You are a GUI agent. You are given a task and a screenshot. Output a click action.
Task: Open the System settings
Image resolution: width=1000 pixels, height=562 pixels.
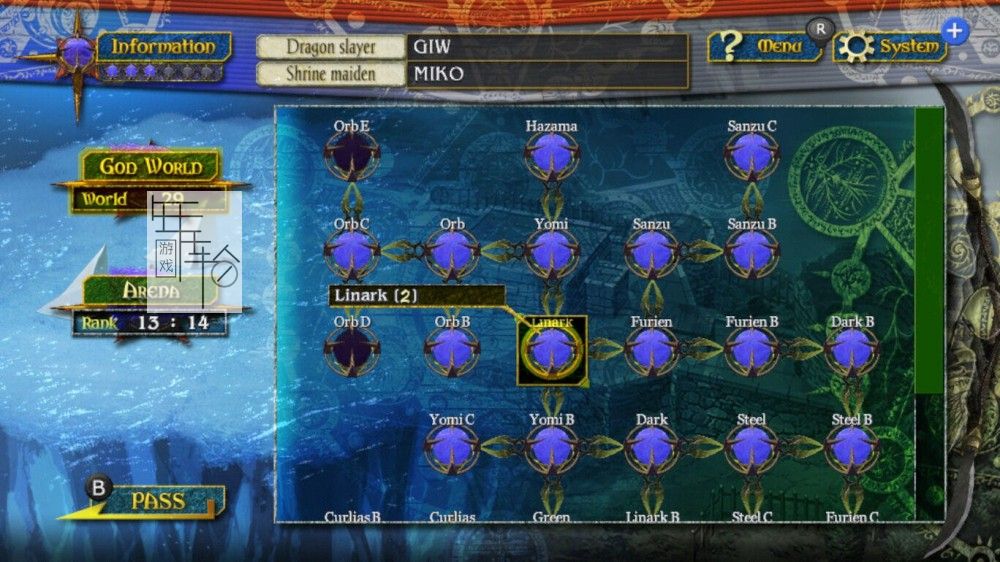tap(890, 47)
